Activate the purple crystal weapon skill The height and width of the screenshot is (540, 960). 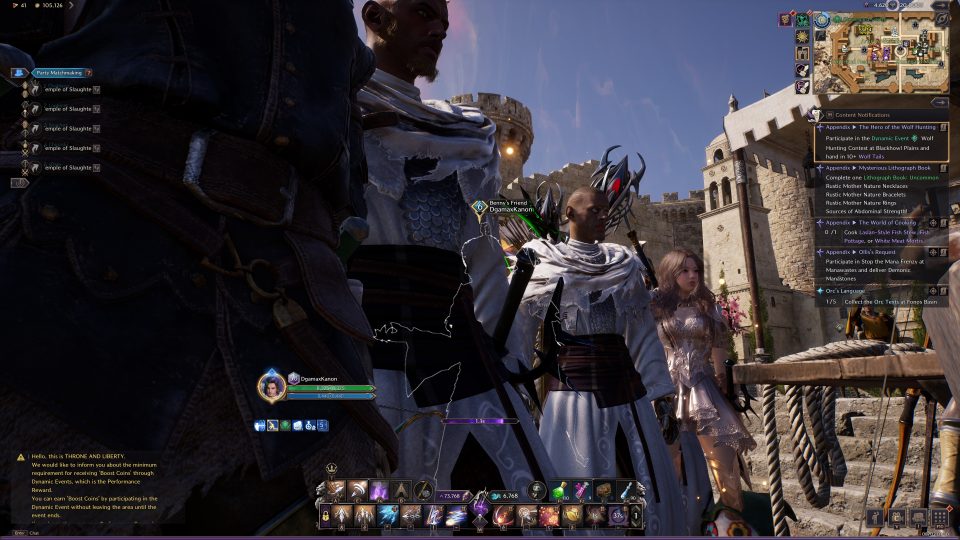pyautogui.click(x=378, y=491)
